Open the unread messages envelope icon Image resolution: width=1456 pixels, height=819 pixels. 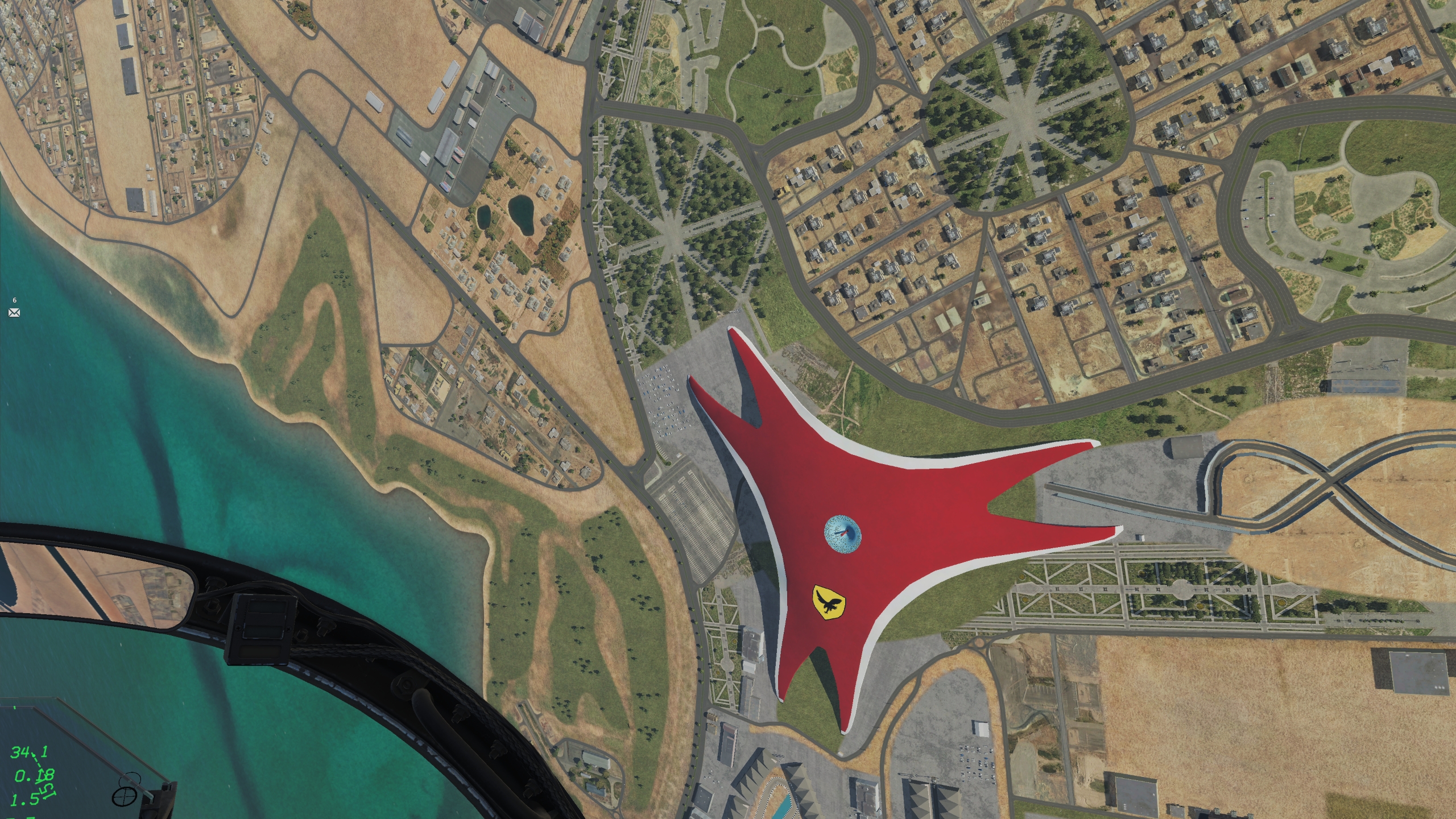coord(14,312)
